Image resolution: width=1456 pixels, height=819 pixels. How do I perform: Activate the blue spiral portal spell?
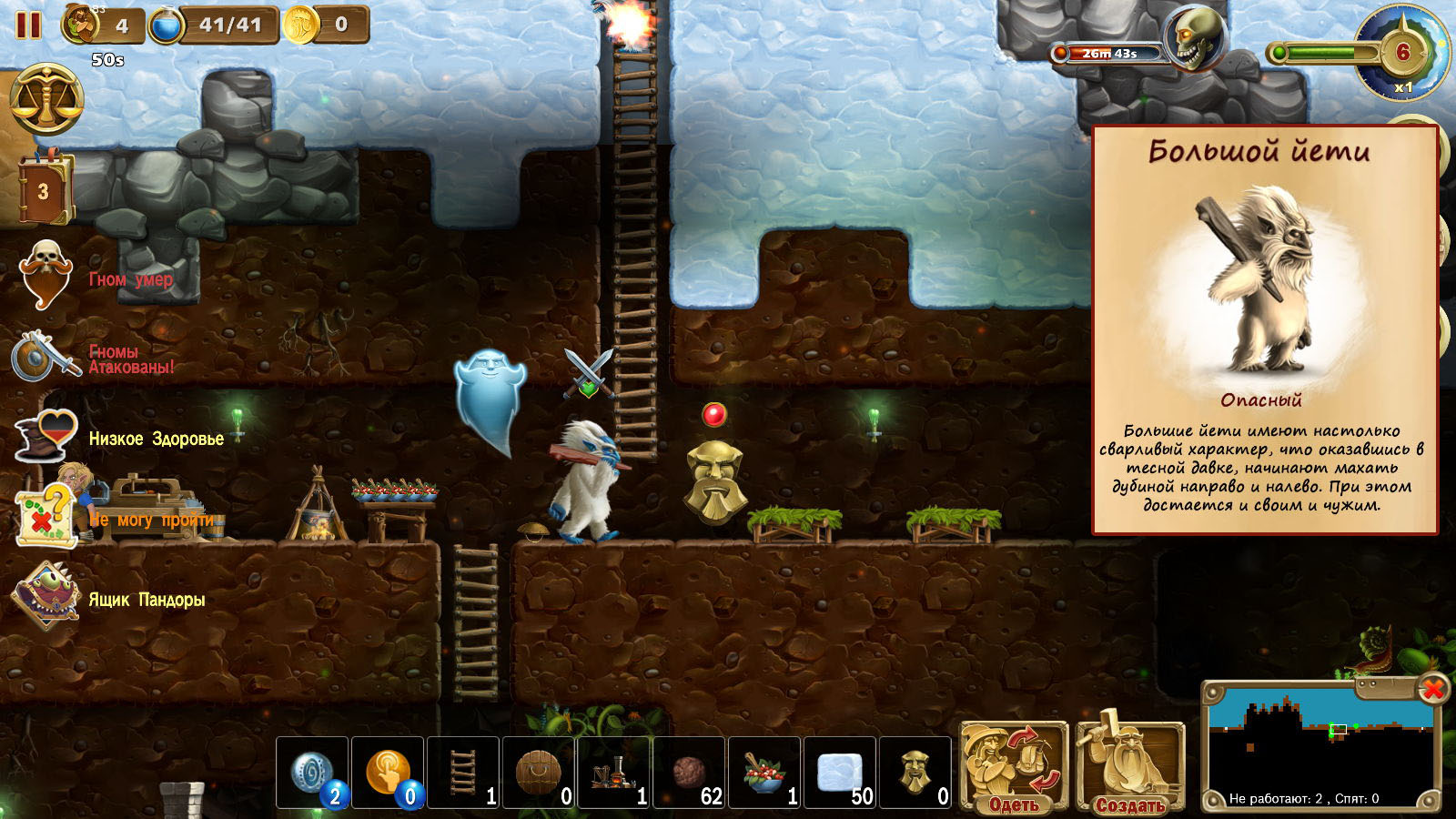[x=312, y=773]
